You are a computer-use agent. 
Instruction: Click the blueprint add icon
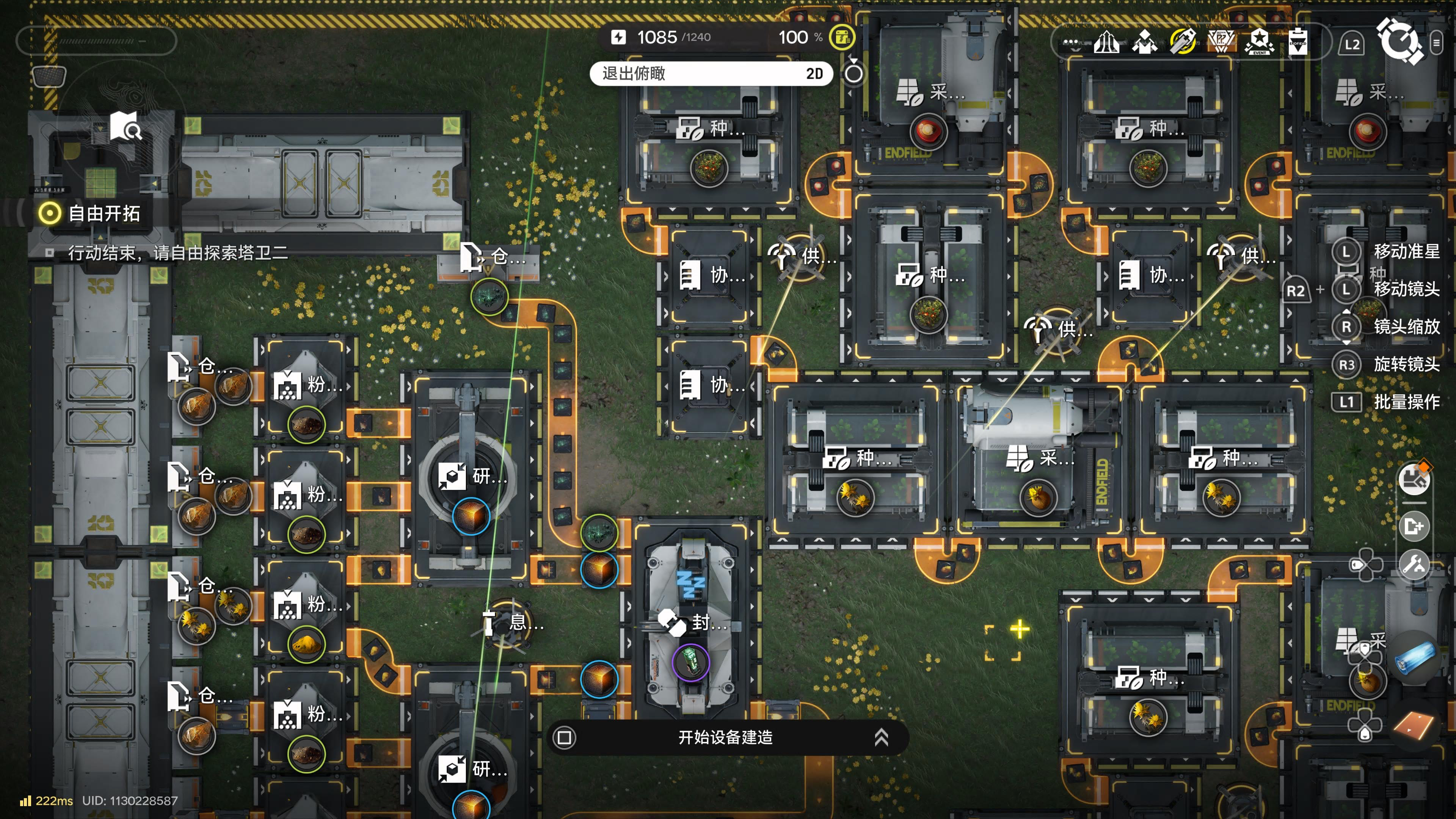coord(1414,527)
